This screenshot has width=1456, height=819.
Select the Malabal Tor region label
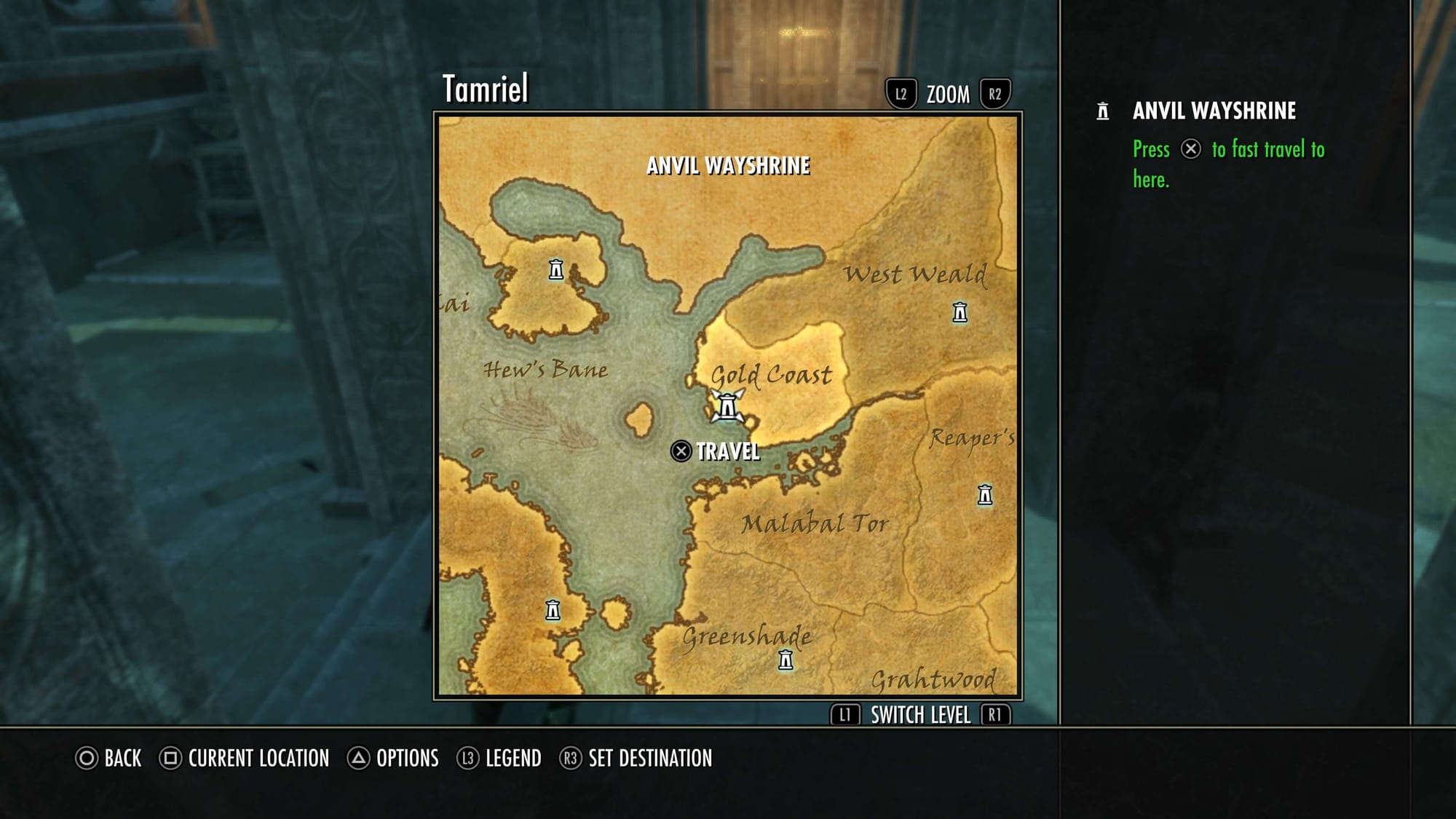pyautogui.click(x=815, y=523)
